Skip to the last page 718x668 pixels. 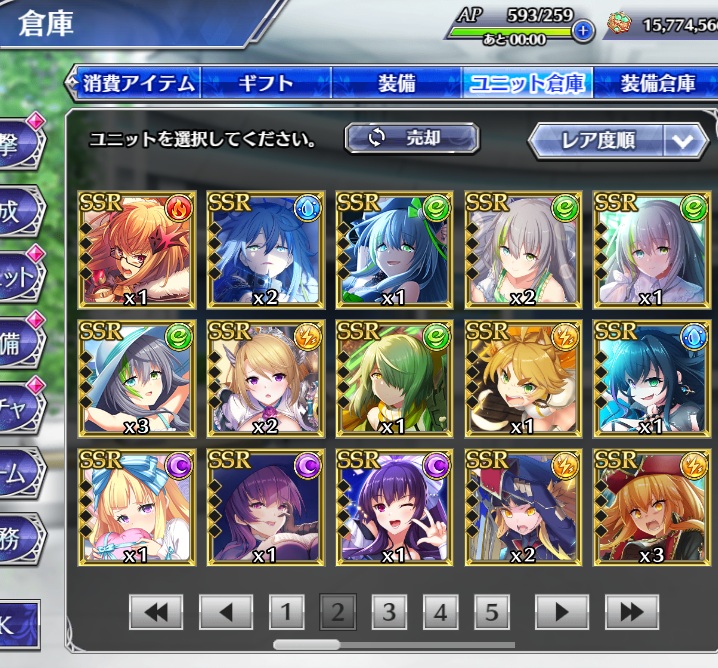point(631,612)
